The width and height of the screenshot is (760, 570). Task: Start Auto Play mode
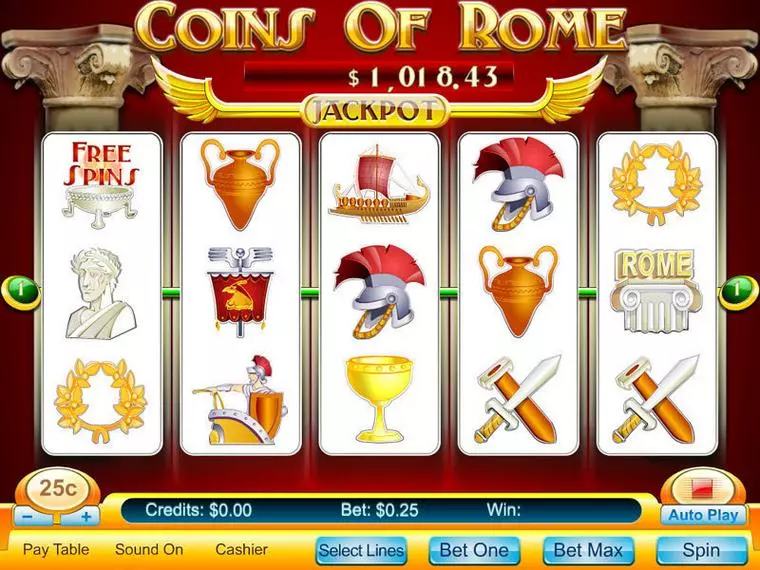pyautogui.click(x=703, y=516)
